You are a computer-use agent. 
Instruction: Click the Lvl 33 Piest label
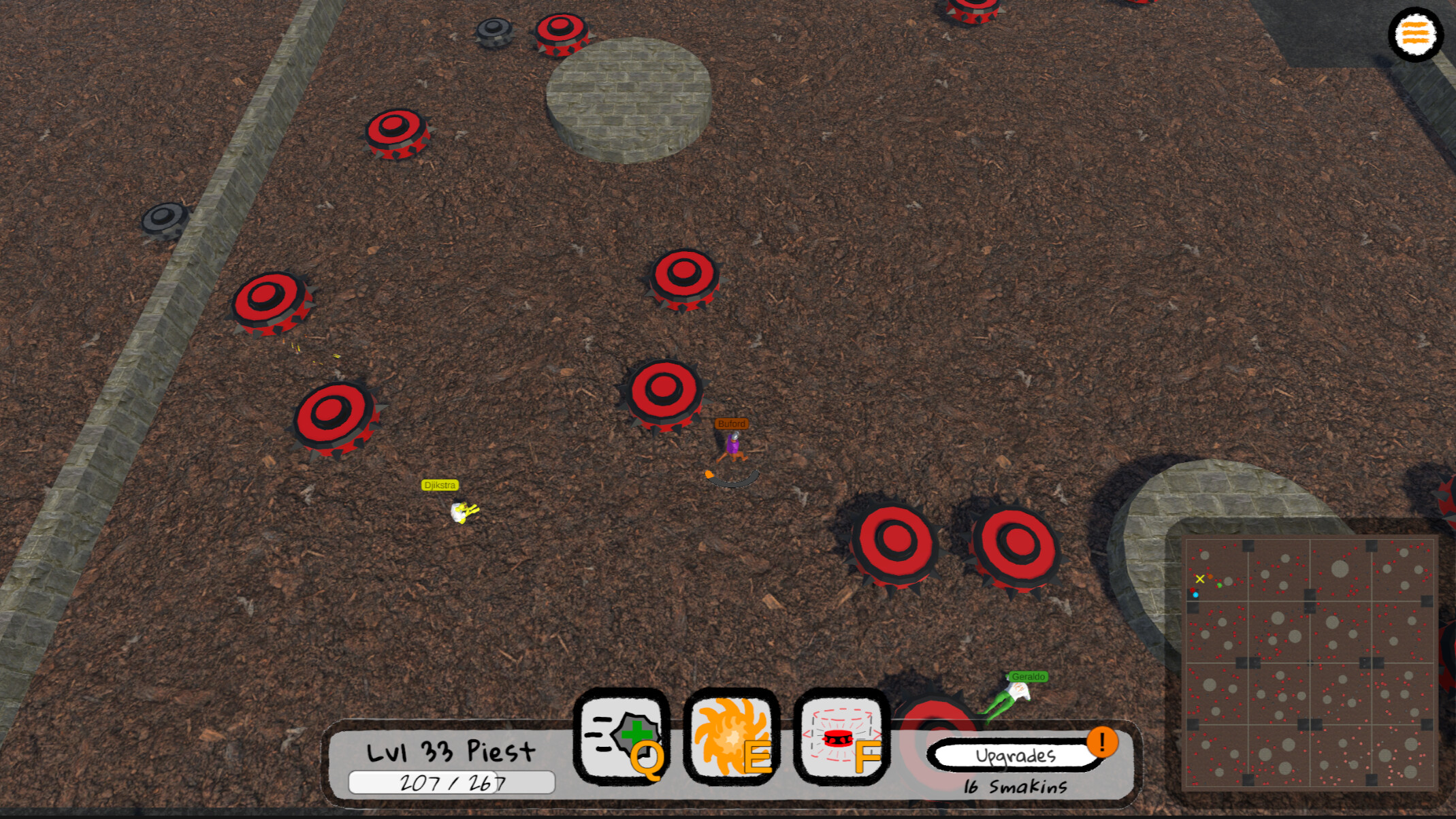coord(450,751)
